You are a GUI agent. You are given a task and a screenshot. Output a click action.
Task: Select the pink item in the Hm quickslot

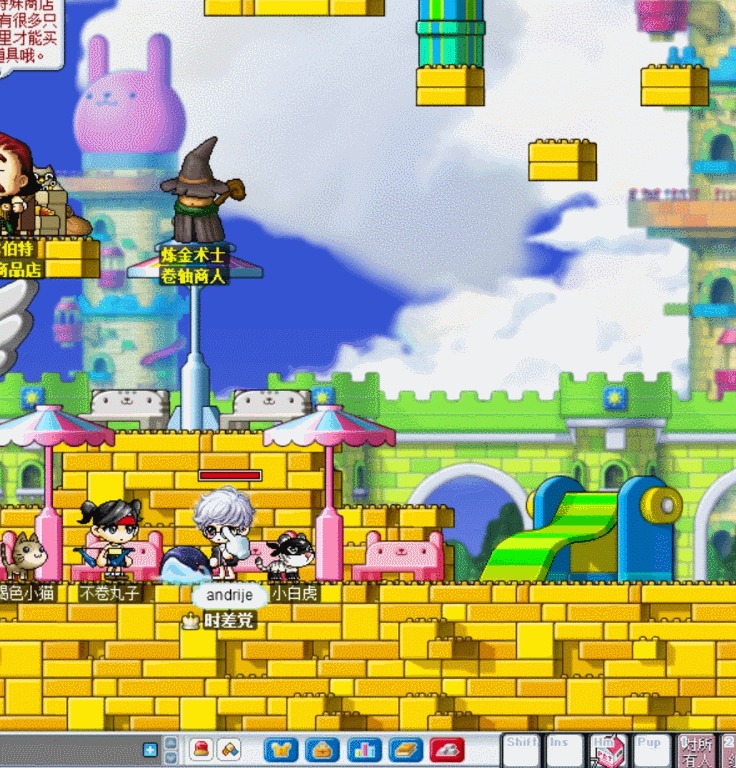tap(609, 752)
